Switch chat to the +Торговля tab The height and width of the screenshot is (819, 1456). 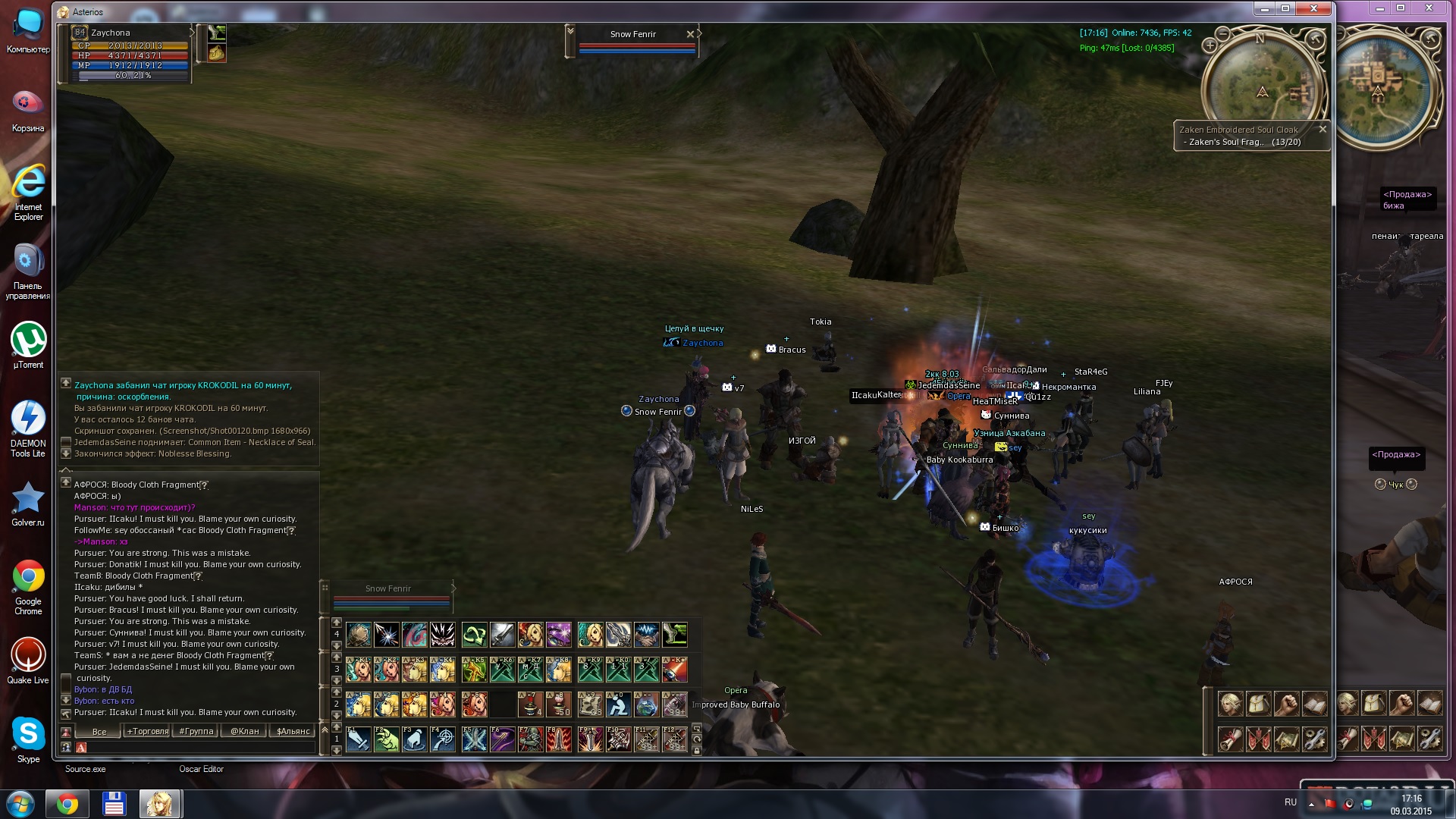click(x=148, y=731)
